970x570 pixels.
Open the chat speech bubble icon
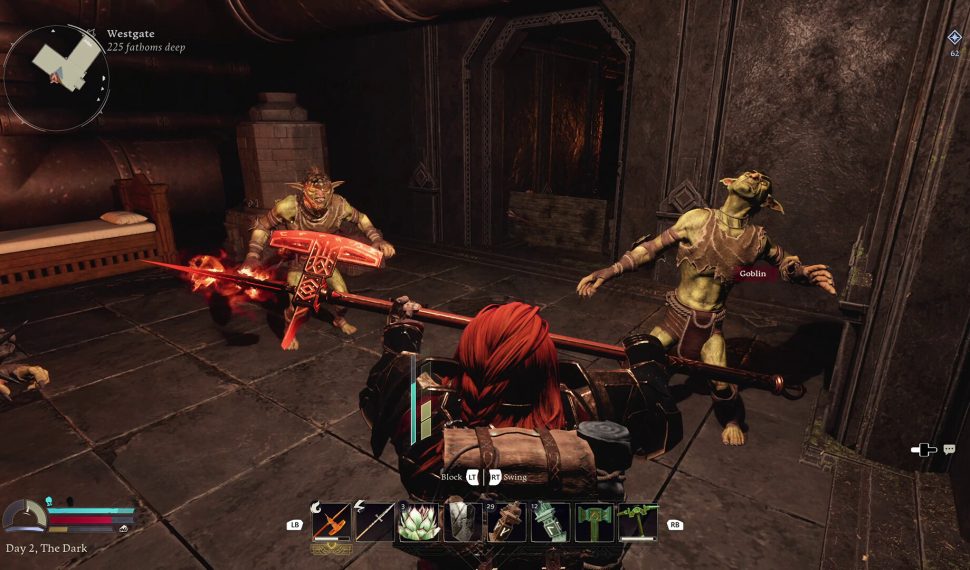tap(948, 450)
